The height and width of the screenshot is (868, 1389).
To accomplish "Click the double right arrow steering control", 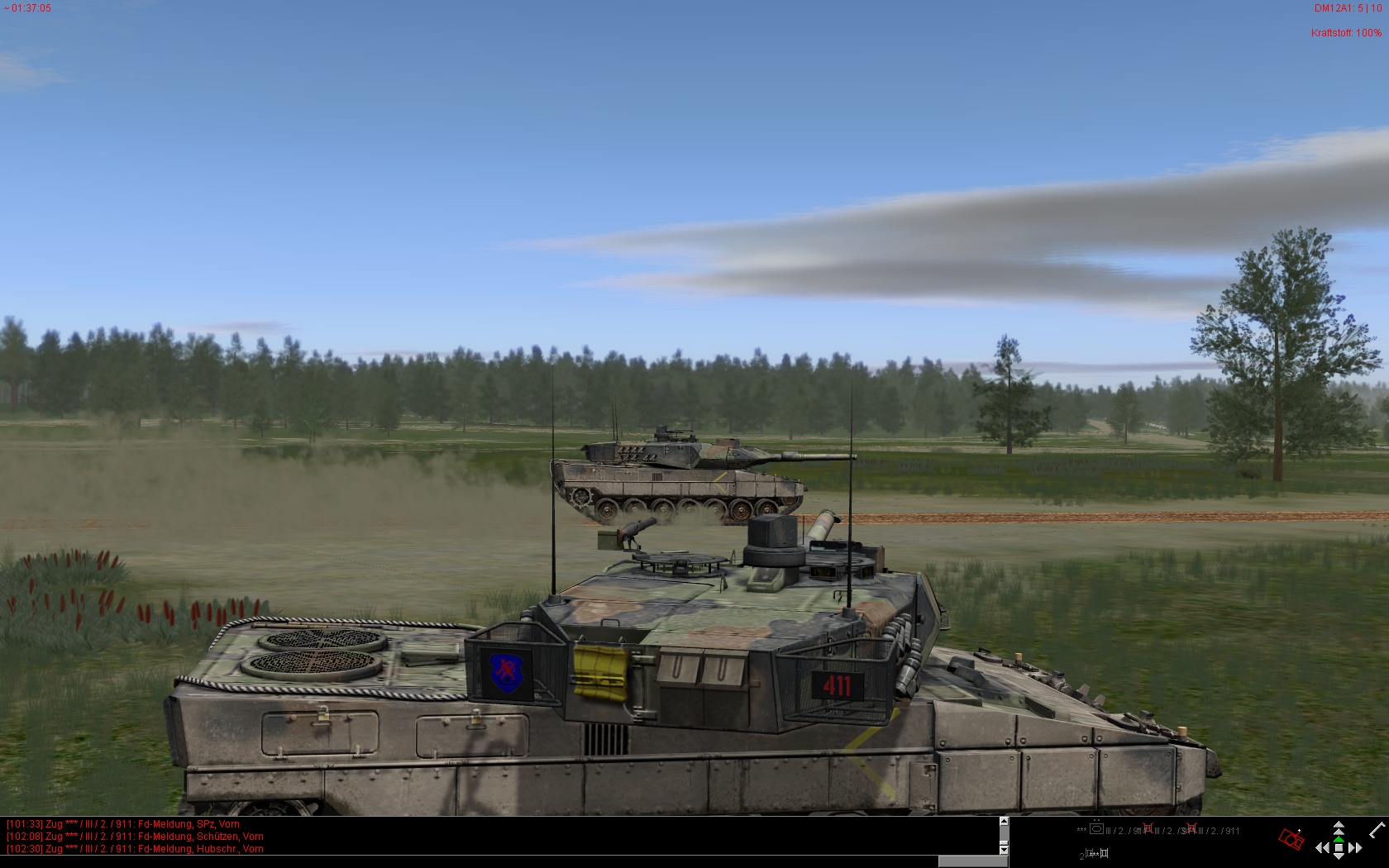I will (1355, 848).
